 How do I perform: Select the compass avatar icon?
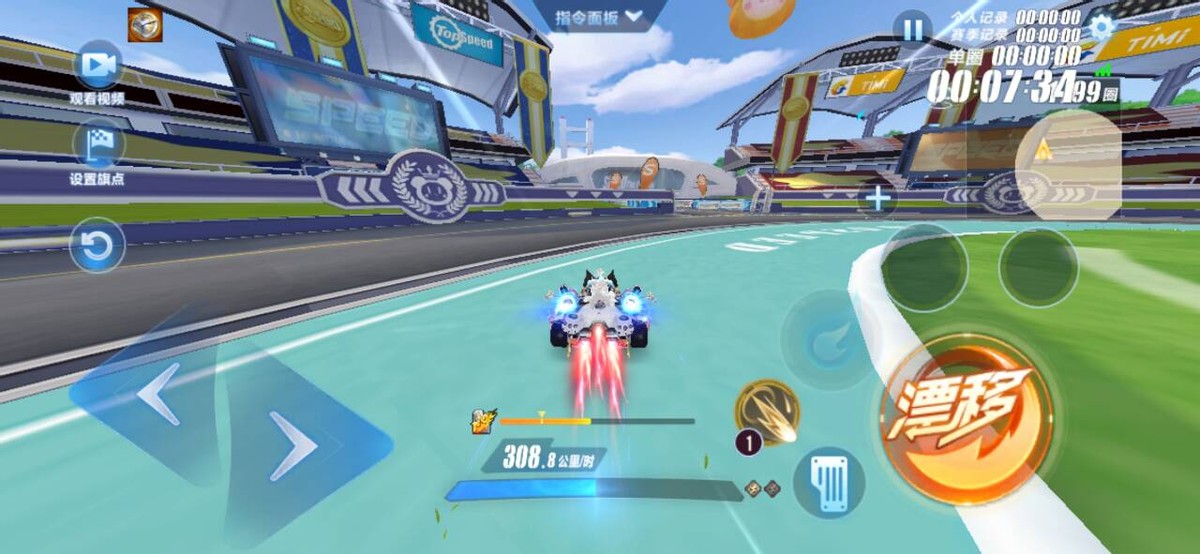coord(145,25)
